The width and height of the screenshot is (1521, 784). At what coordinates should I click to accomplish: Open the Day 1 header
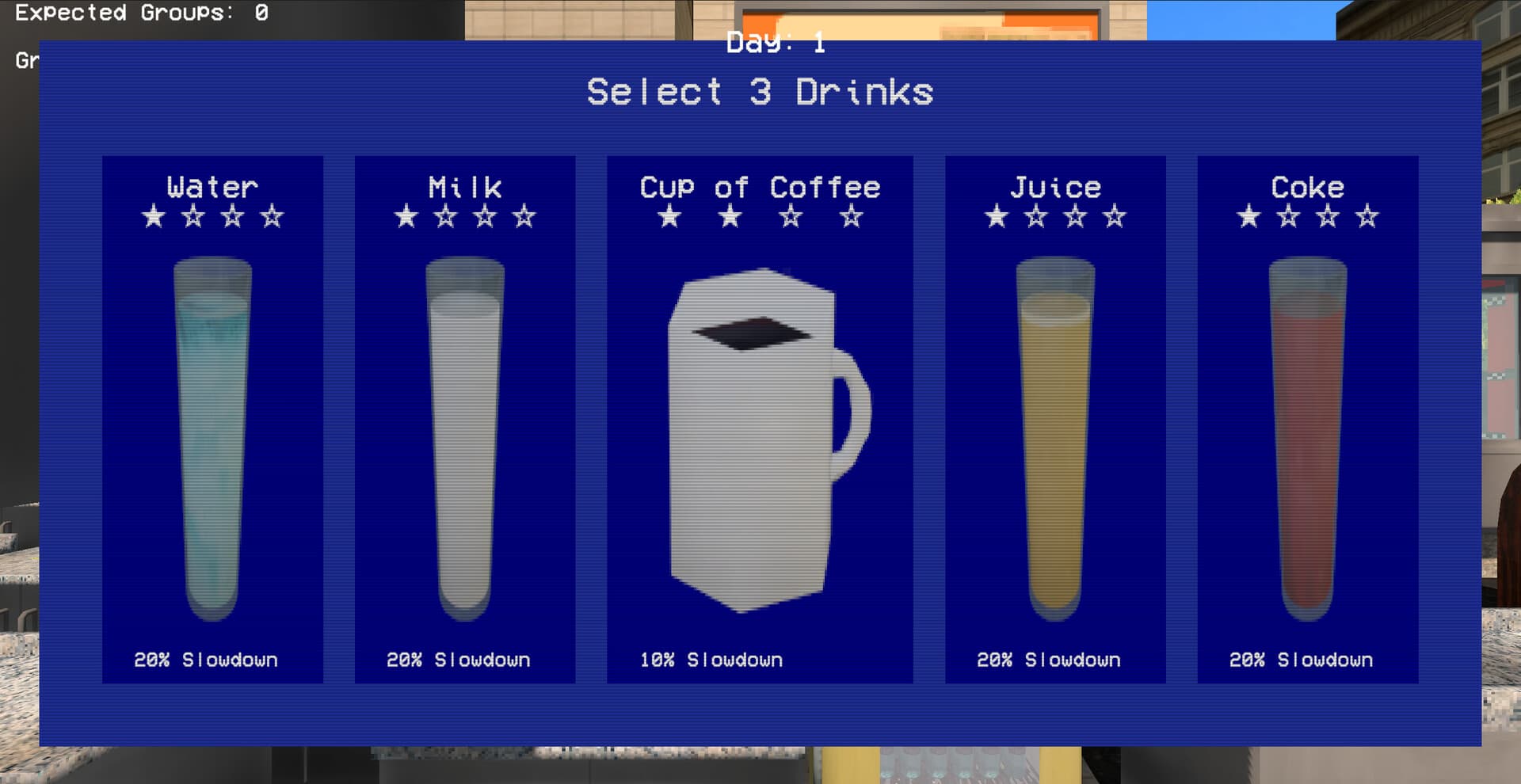point(775,44)
